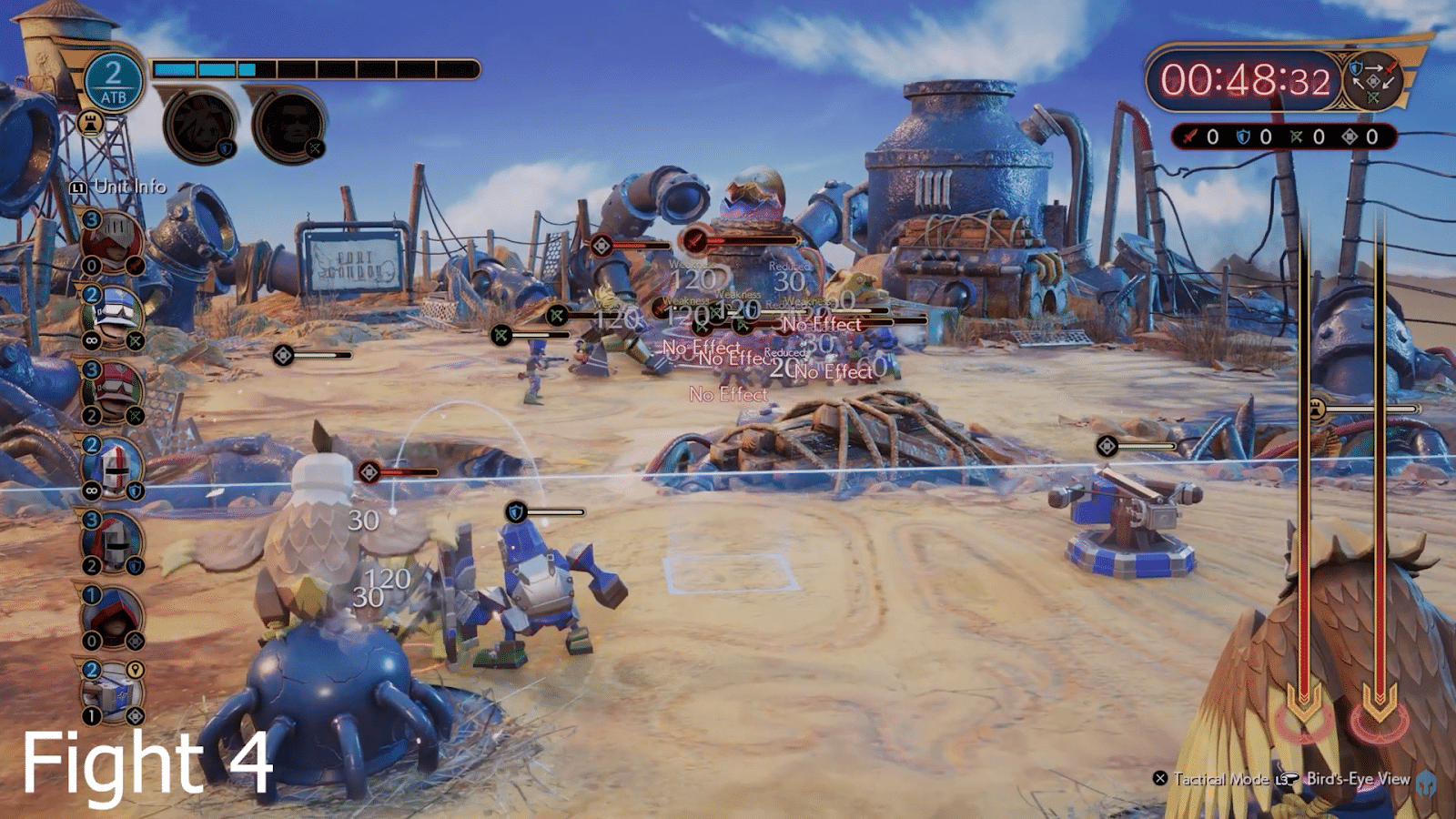Activate the sunglasses hero portrait ability
1456x819 pixels.
288,124
